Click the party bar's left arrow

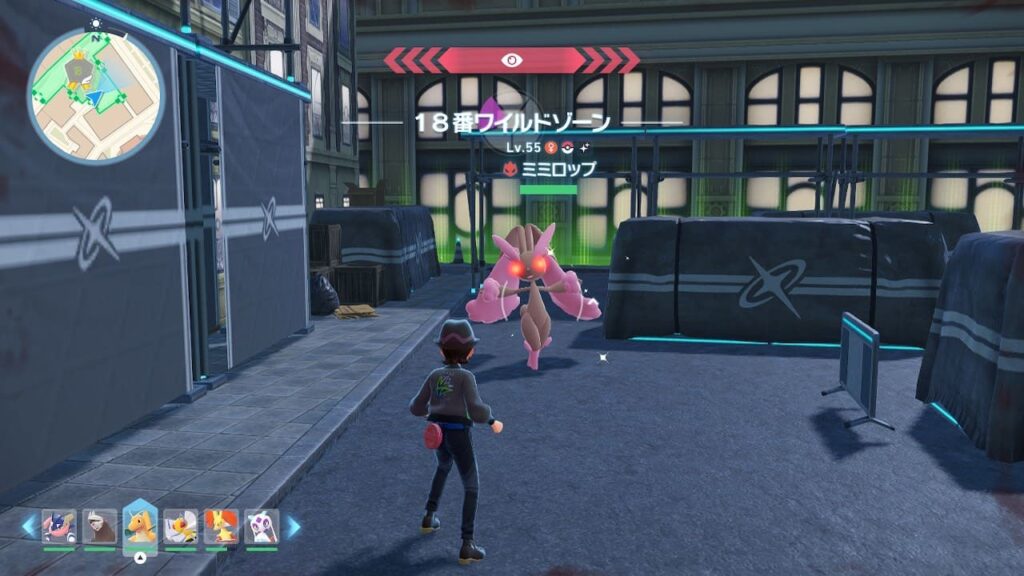[x=29, y=525]
